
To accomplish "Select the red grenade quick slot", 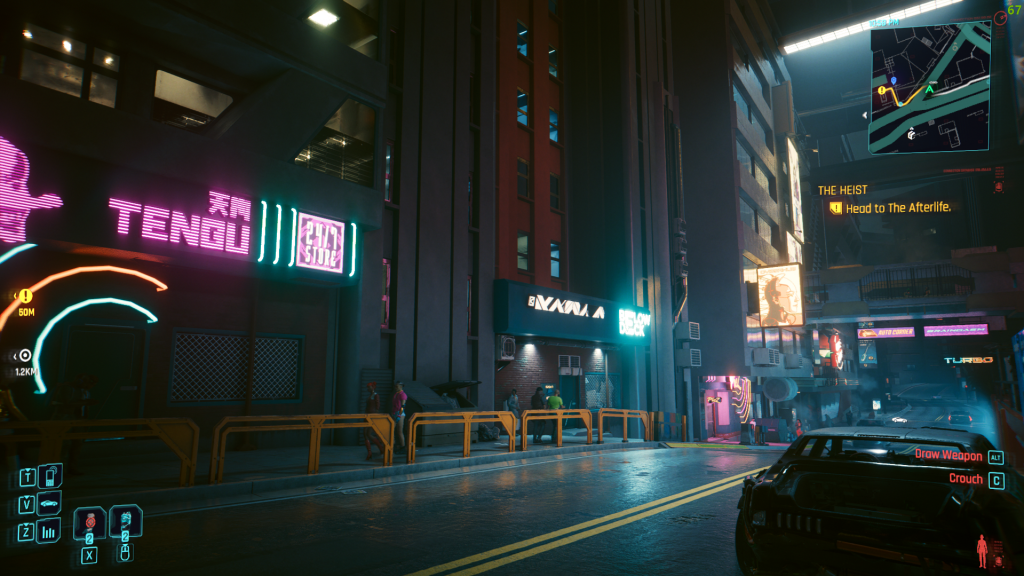I will pos(89,522).
